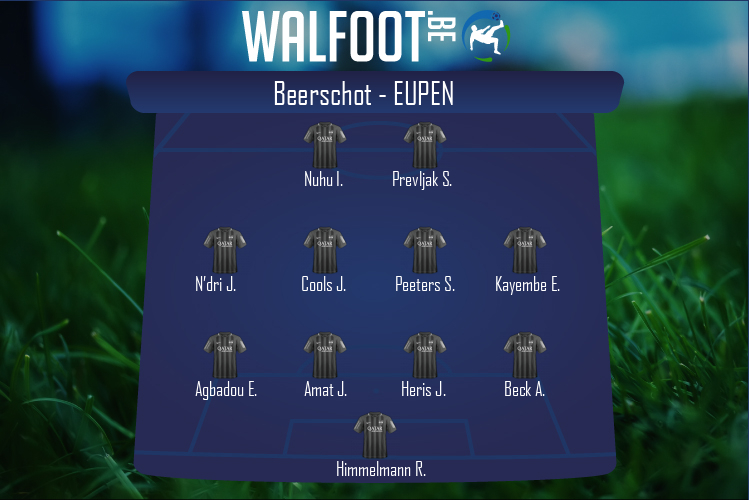Choose Prevljak S. in the attack
Viewport: 750px width, 500px height.
point(424,146)
